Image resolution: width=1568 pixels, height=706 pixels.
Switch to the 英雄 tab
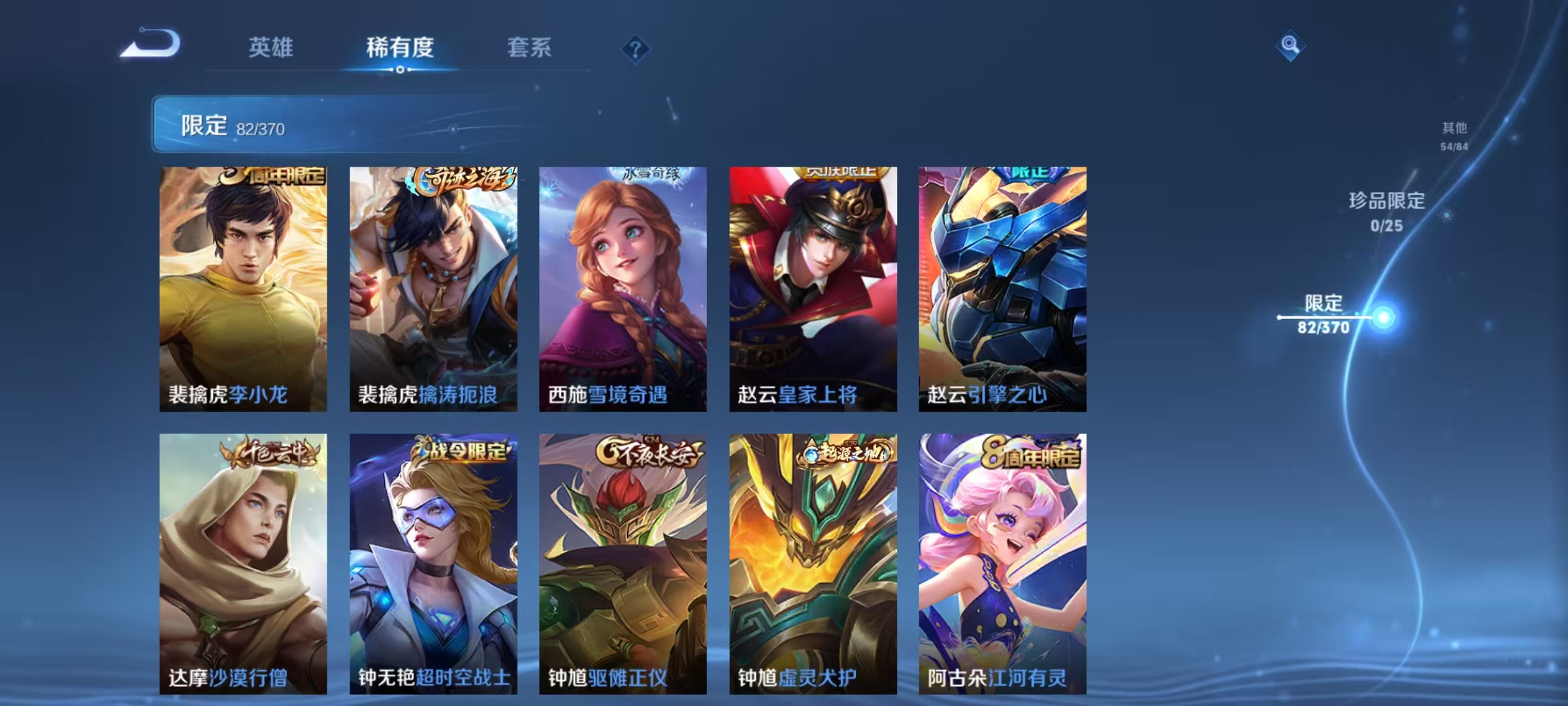pos(272,47)
